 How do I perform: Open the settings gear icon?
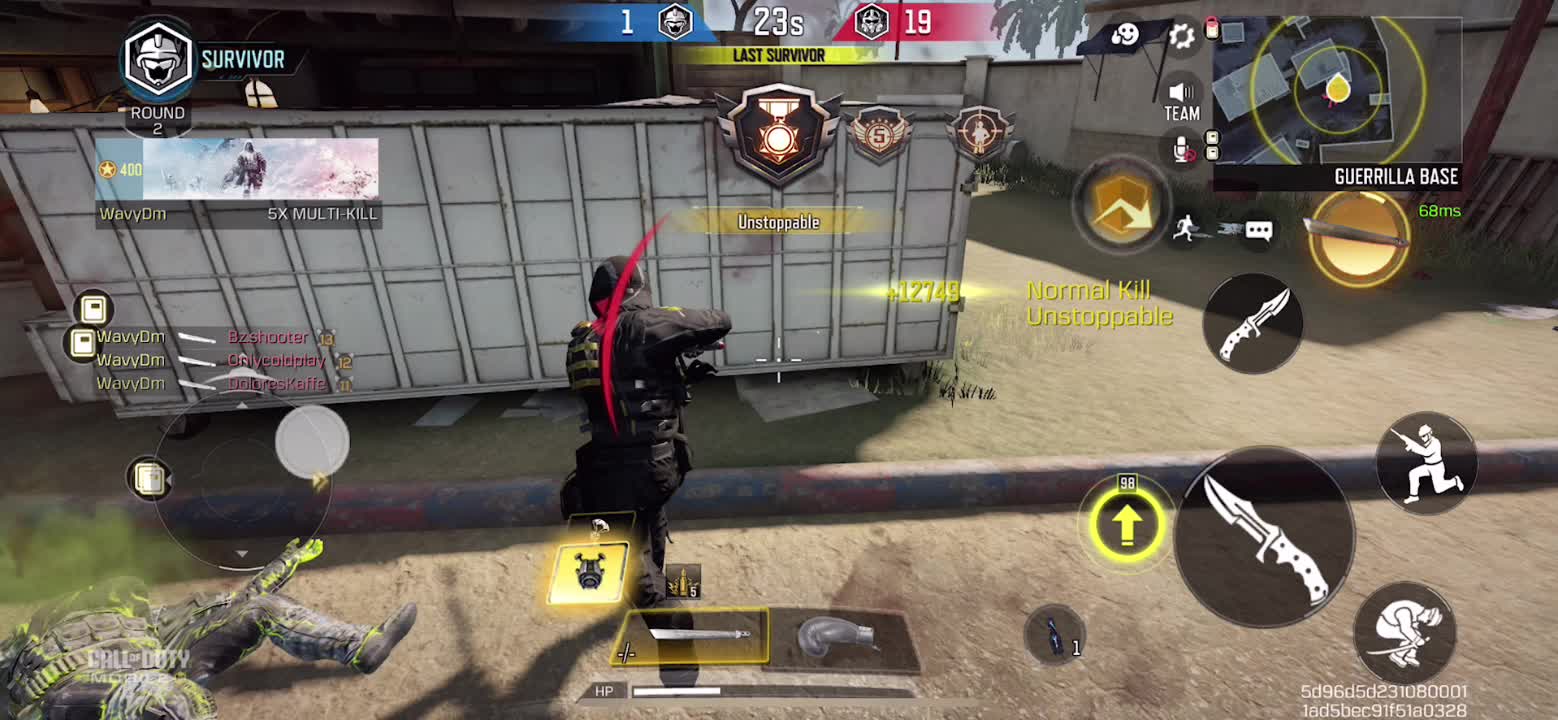(x=1182, y=37)
